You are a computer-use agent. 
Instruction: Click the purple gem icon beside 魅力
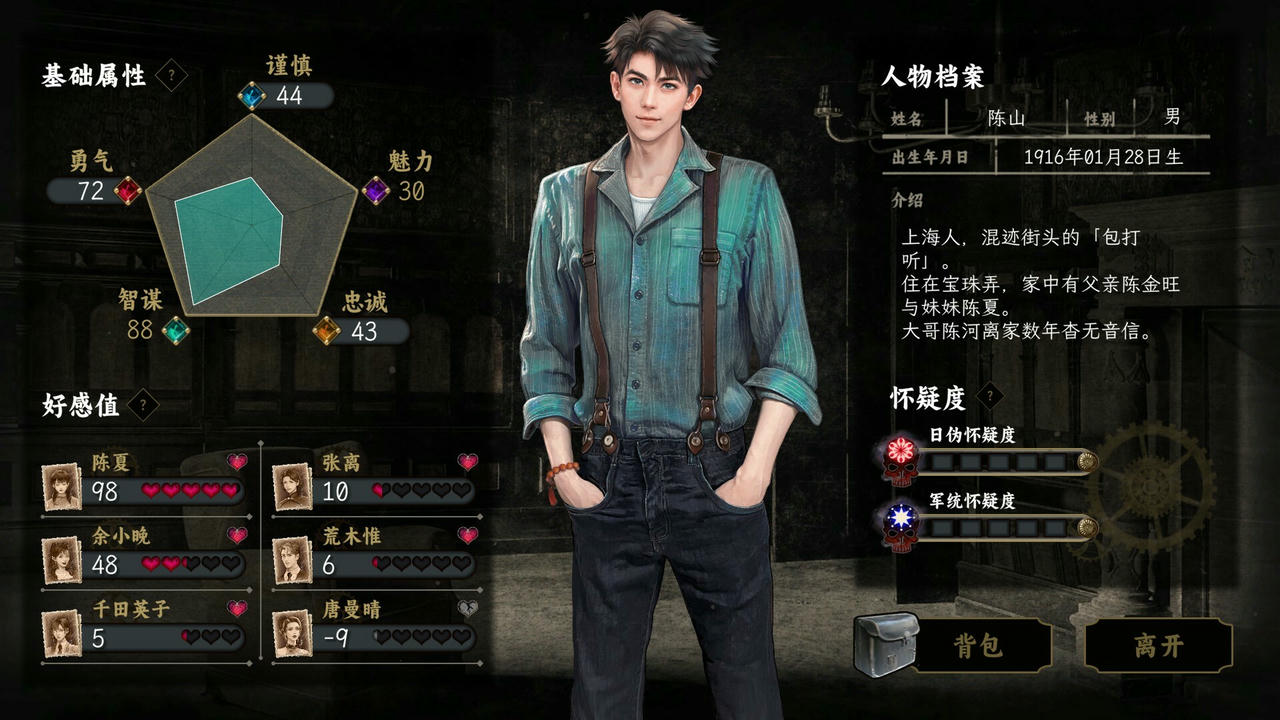point(374,193)
